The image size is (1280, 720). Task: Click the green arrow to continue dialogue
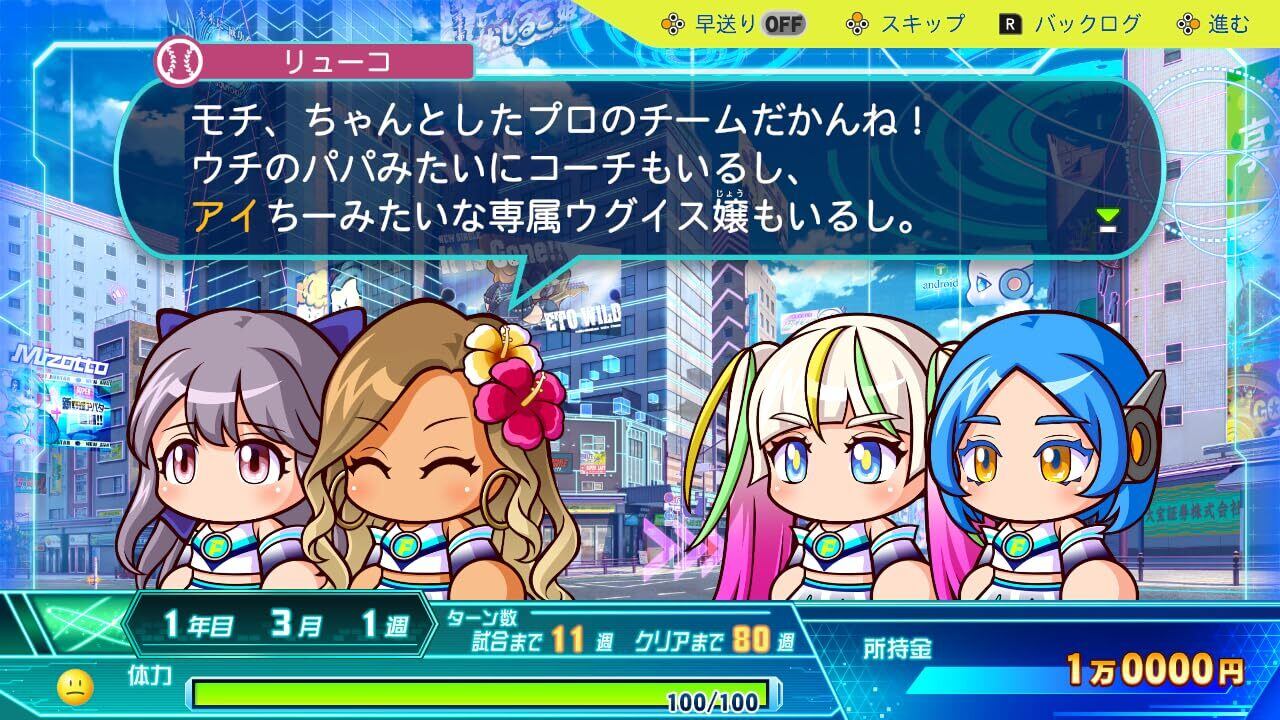point(1107,220)
